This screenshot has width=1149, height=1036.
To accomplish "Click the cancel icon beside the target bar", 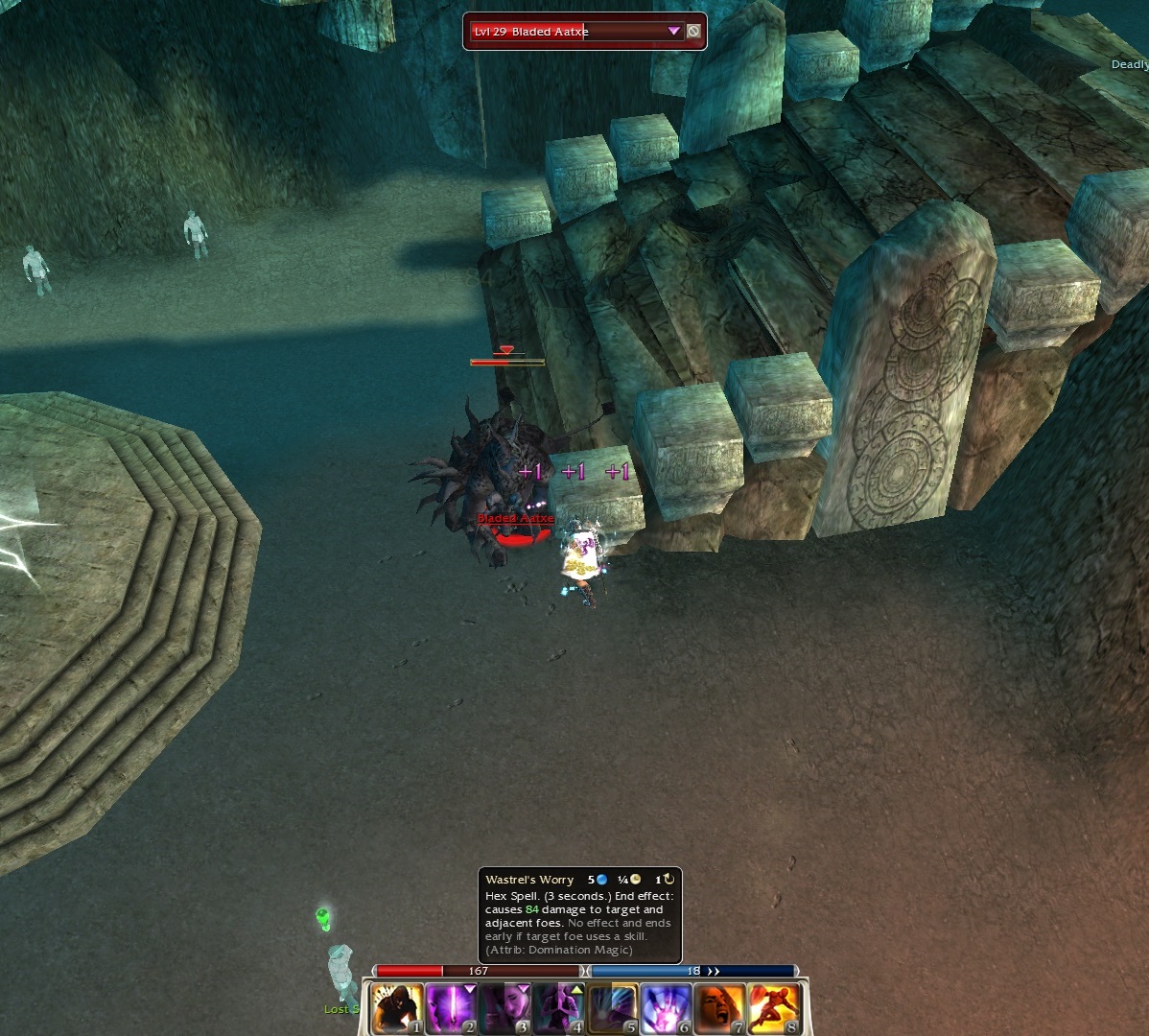I will click(693, 32).
